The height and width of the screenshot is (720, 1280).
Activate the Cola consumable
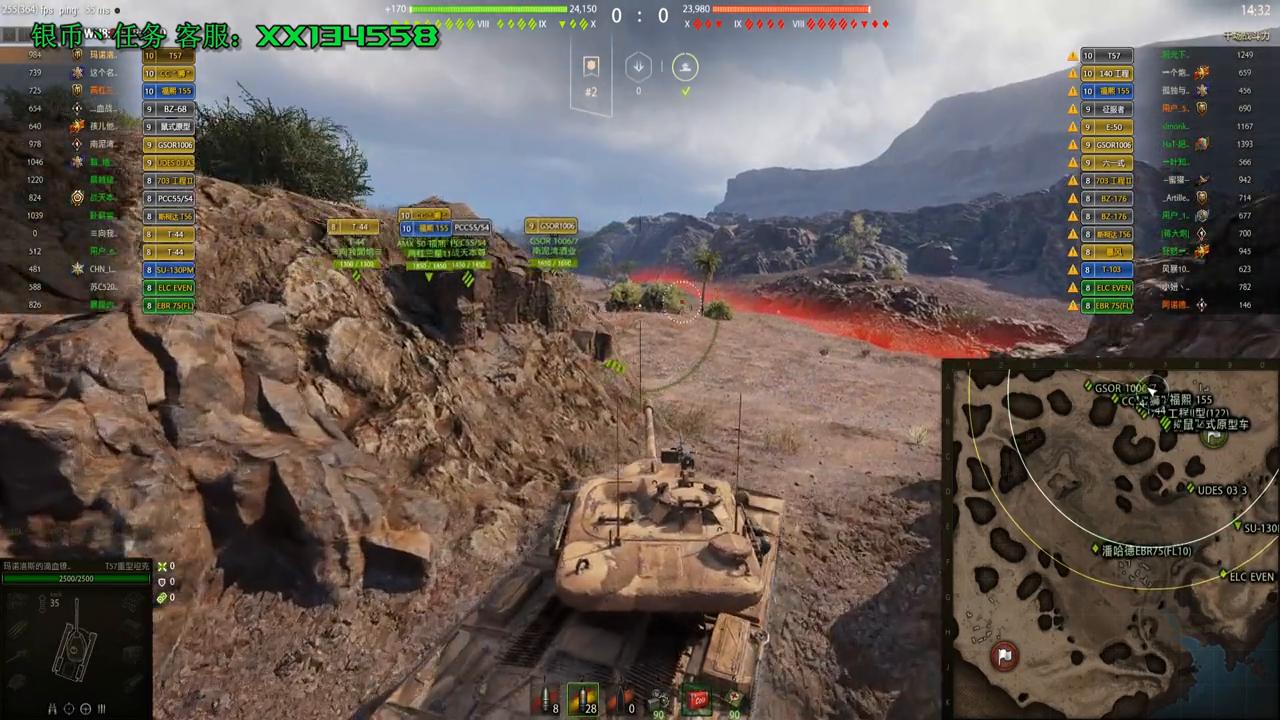pos(698,700)
